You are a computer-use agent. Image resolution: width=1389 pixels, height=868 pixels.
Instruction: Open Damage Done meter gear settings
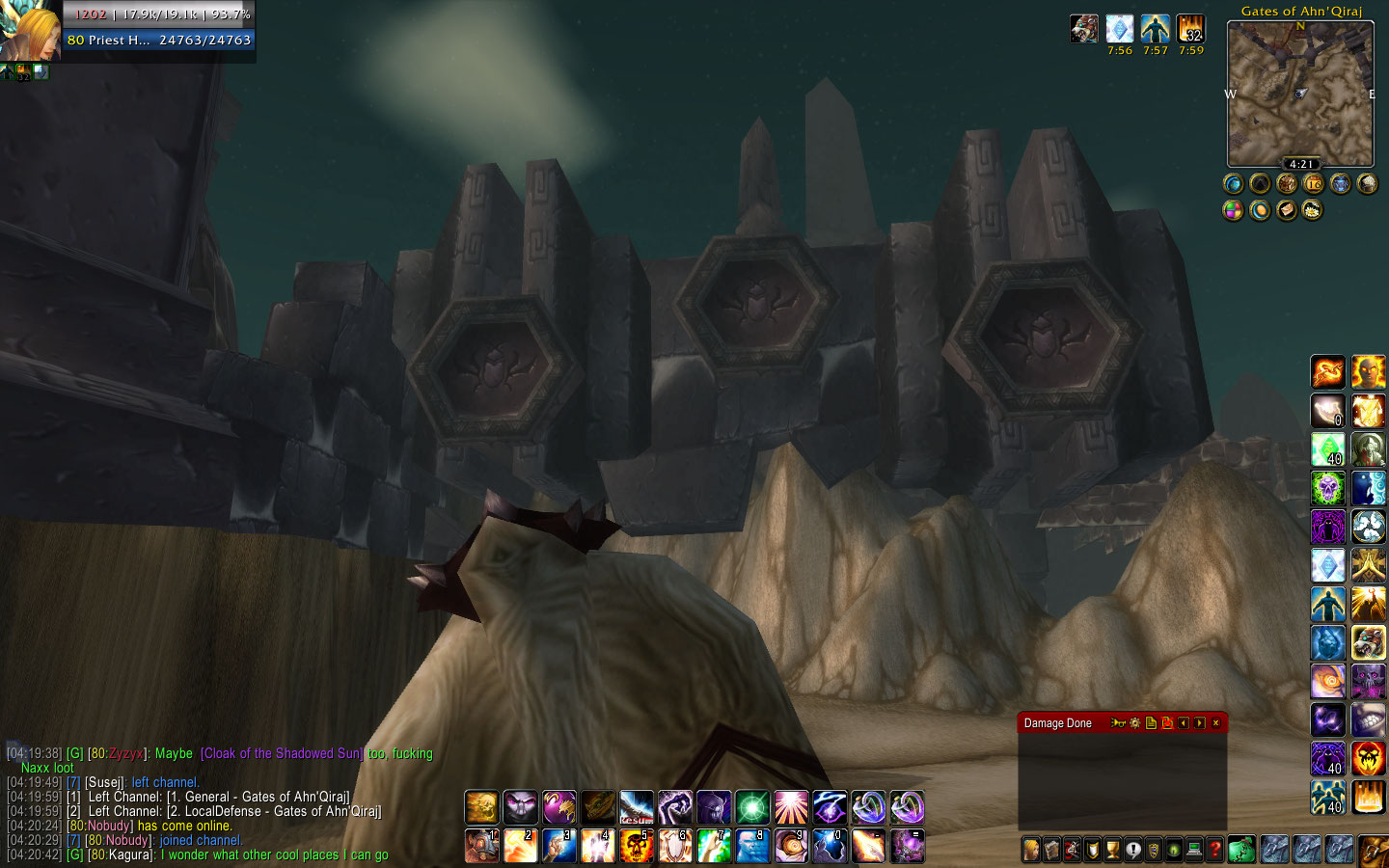click(1135, 723)
